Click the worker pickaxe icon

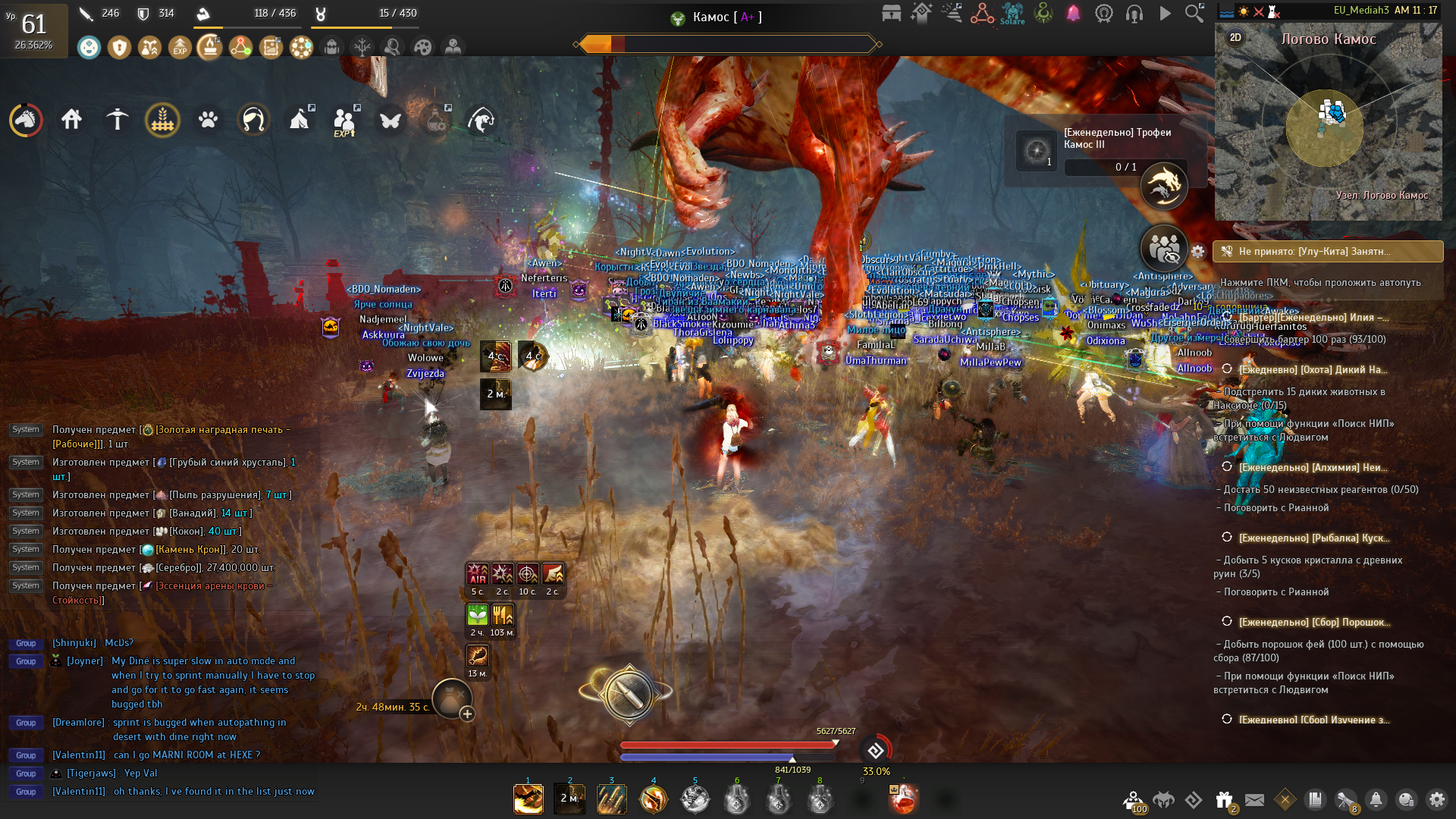[118, 120]
